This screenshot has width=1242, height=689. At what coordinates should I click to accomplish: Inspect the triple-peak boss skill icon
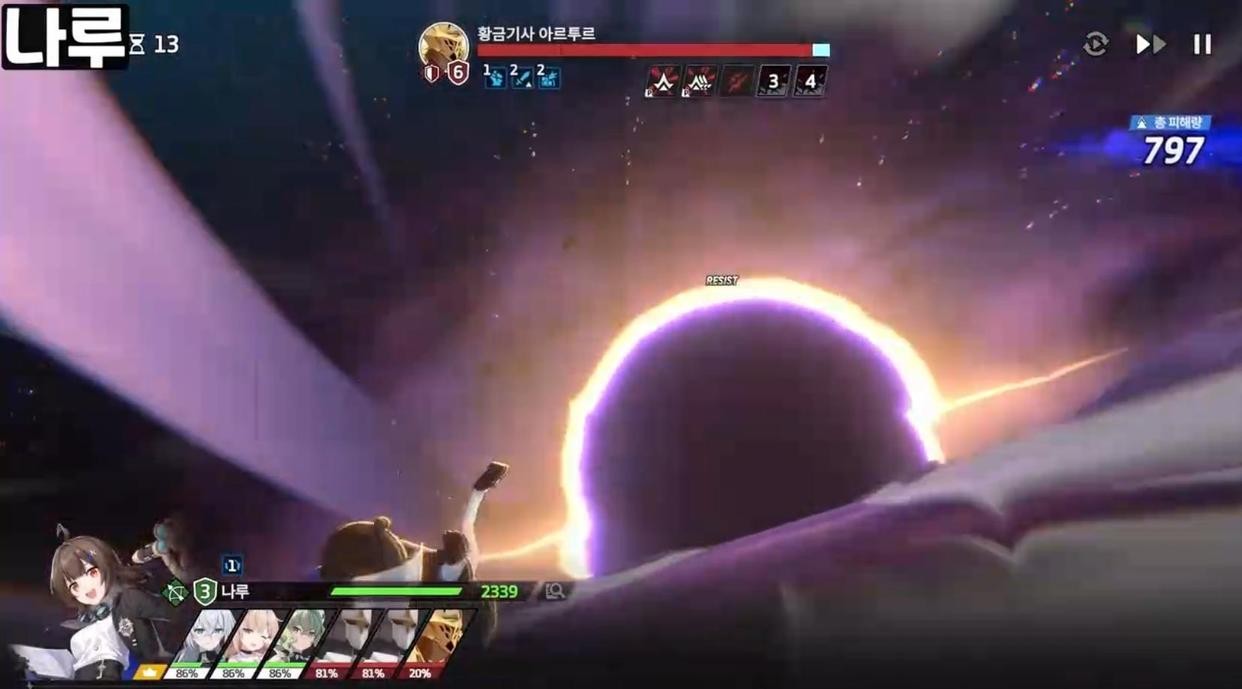[699, 81]
